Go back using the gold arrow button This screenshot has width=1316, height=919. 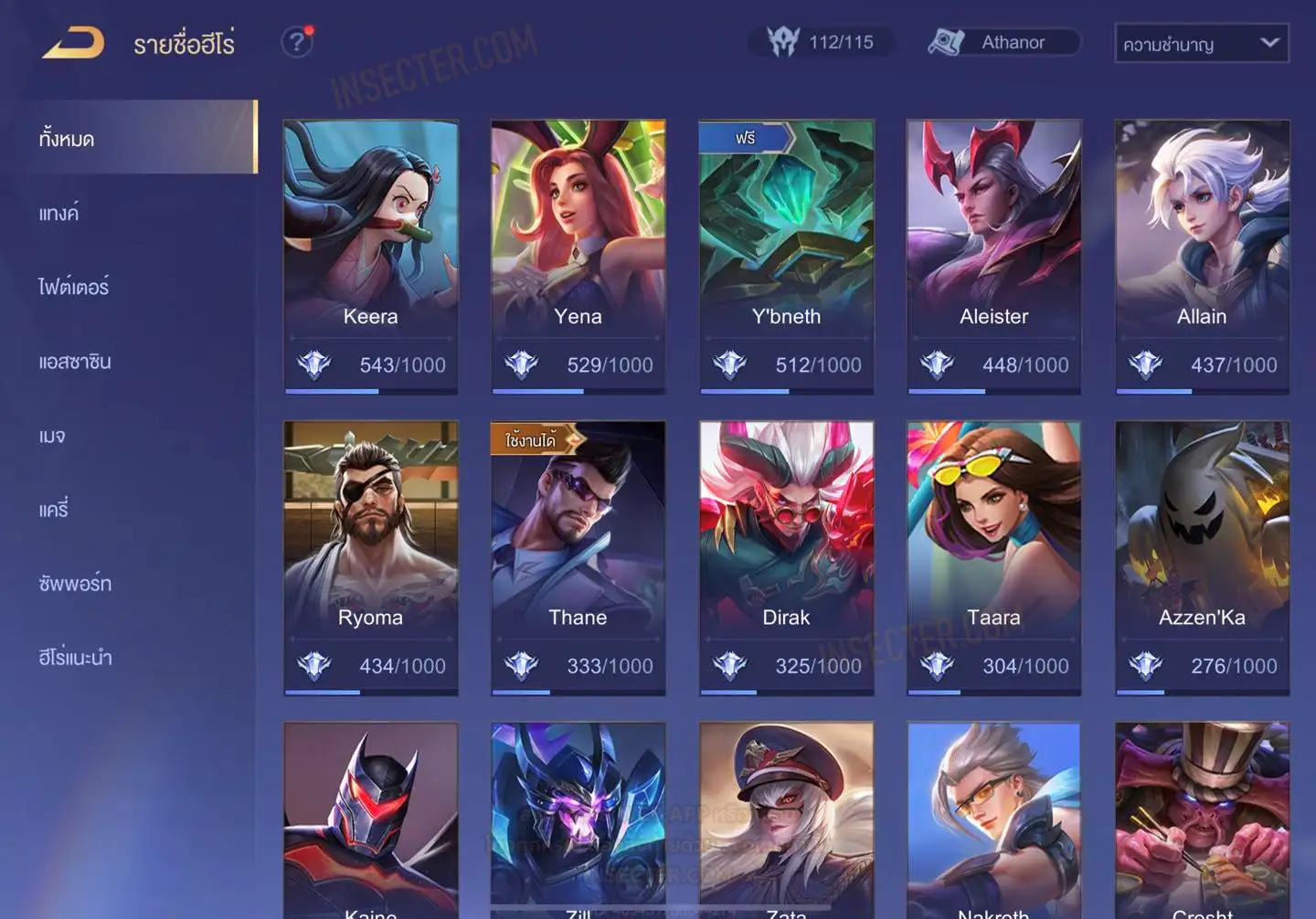73,42
